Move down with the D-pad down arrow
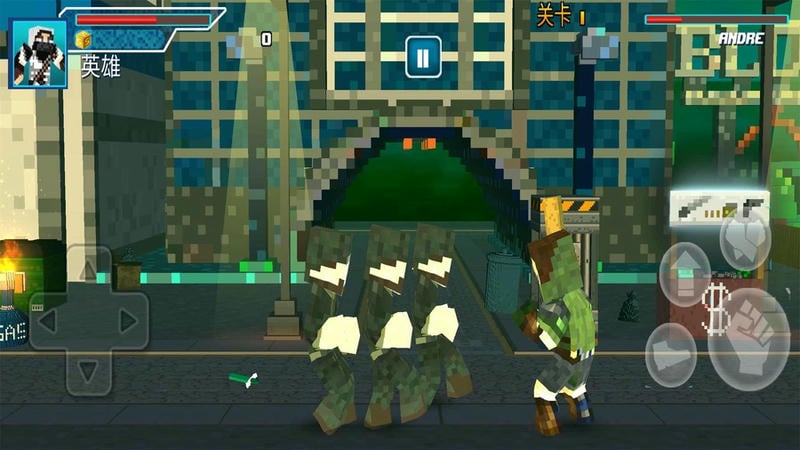The image size is (800, 450). (88, 371)
